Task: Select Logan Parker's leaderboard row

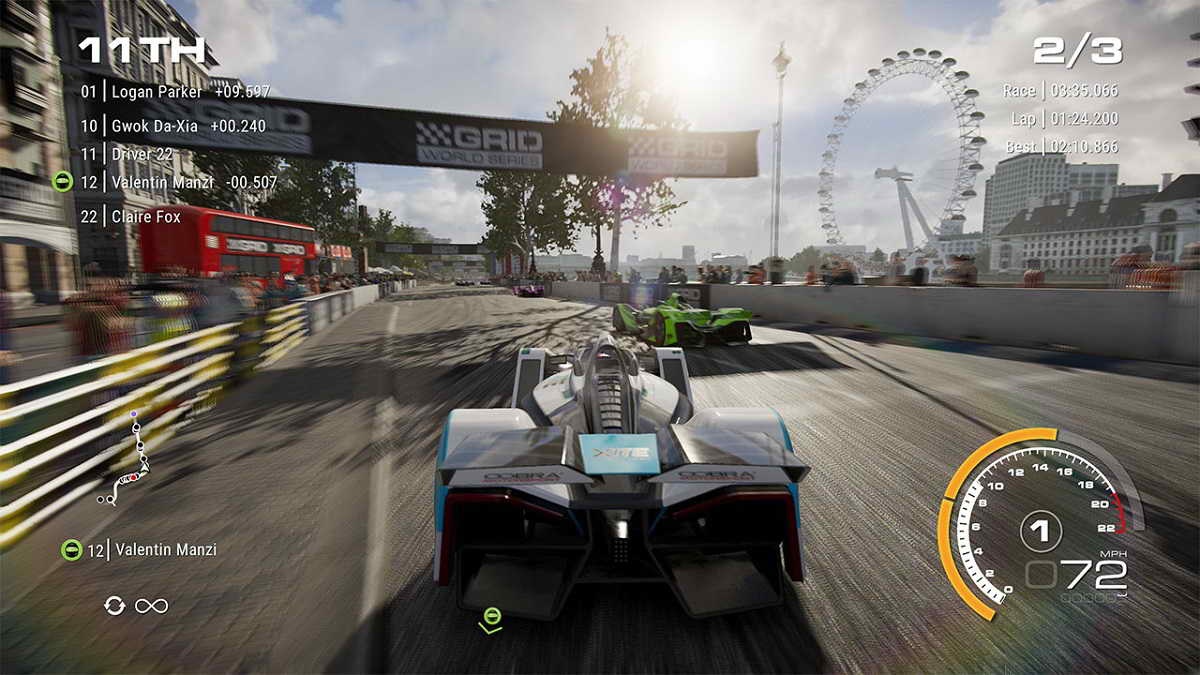Action: pyautogui.click(x=175, y=92)
